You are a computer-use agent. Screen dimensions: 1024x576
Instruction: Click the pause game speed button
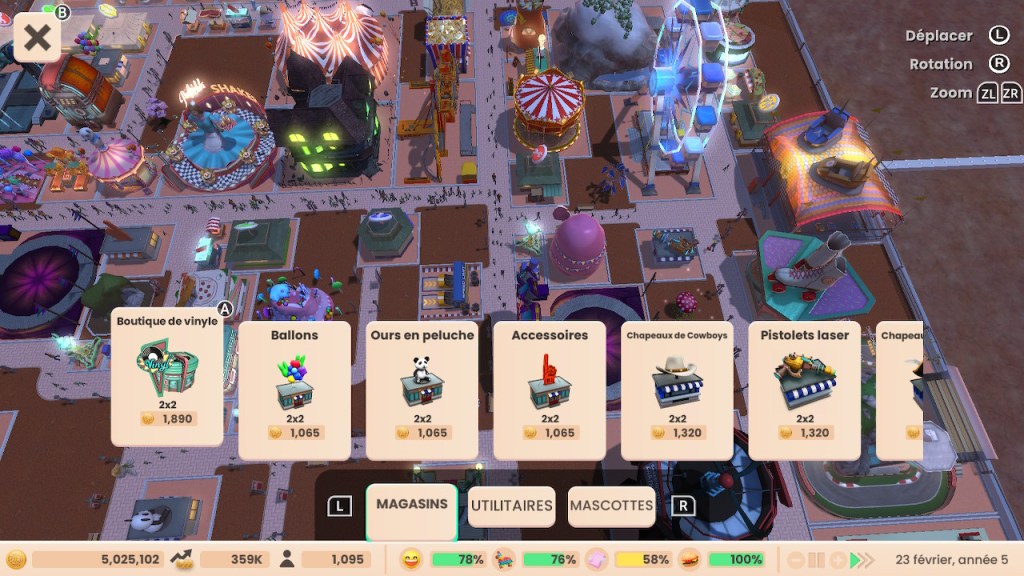click(x=817, y=560)
